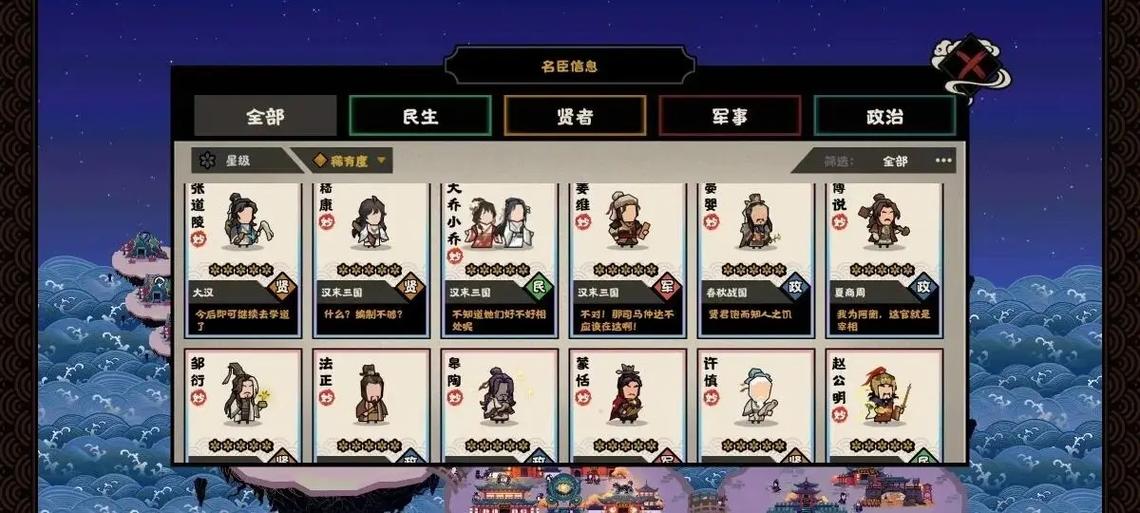Switch to the 全部 tab
Screen dimensions: 1140x513
pyautogui.click(x=265, y=116)
